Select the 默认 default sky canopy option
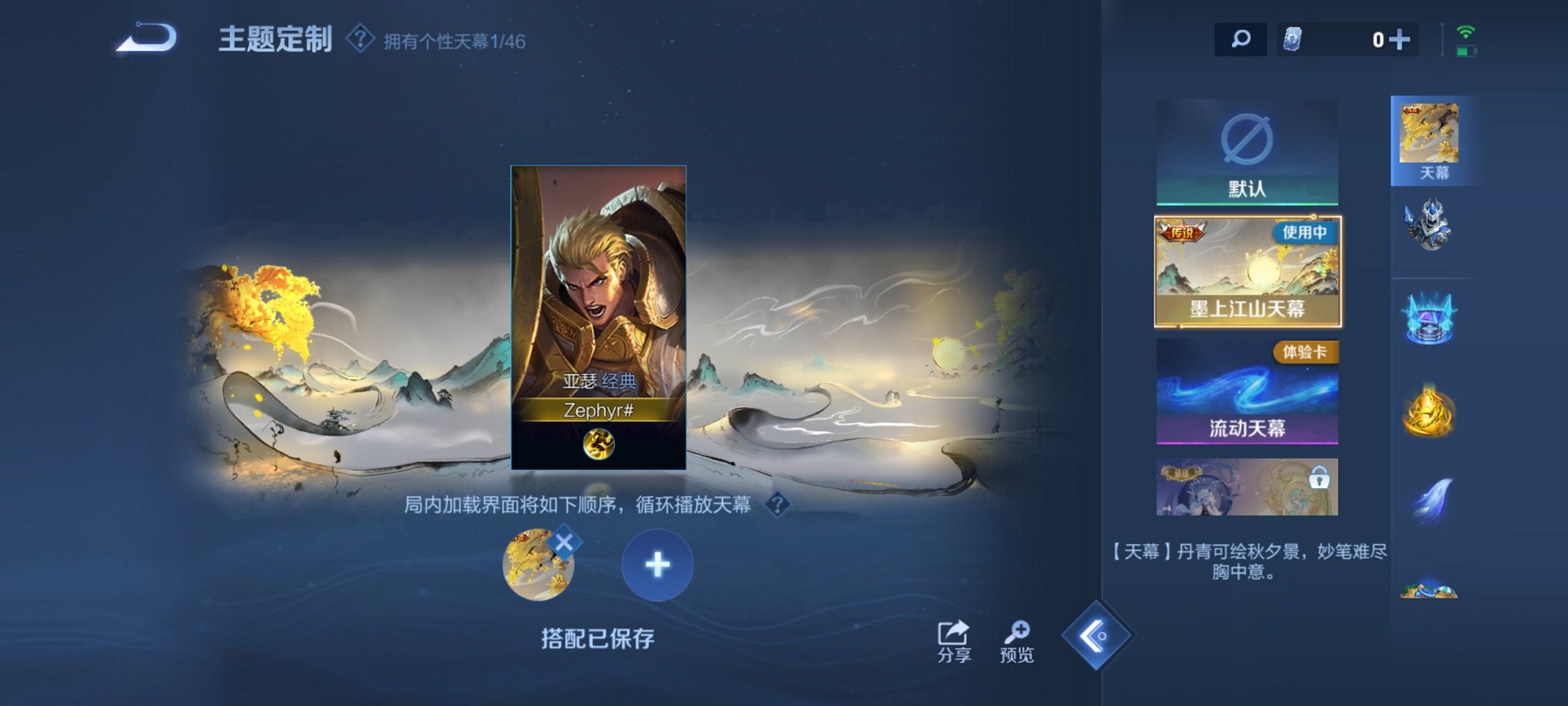The height and width of the screenshot is (706, 1568). coord(1246,154)
